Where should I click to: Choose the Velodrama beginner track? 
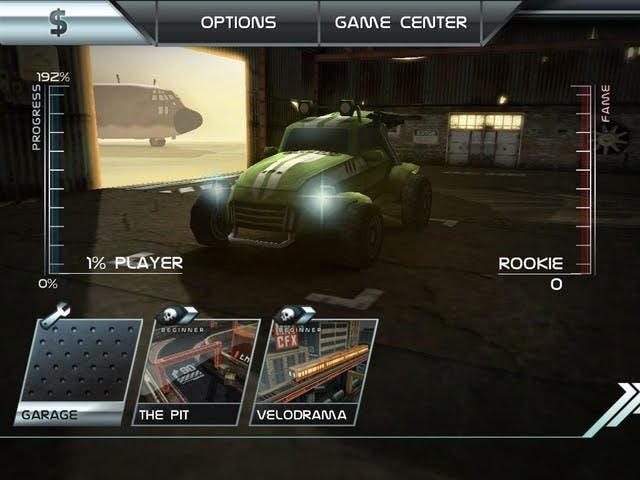314,372
